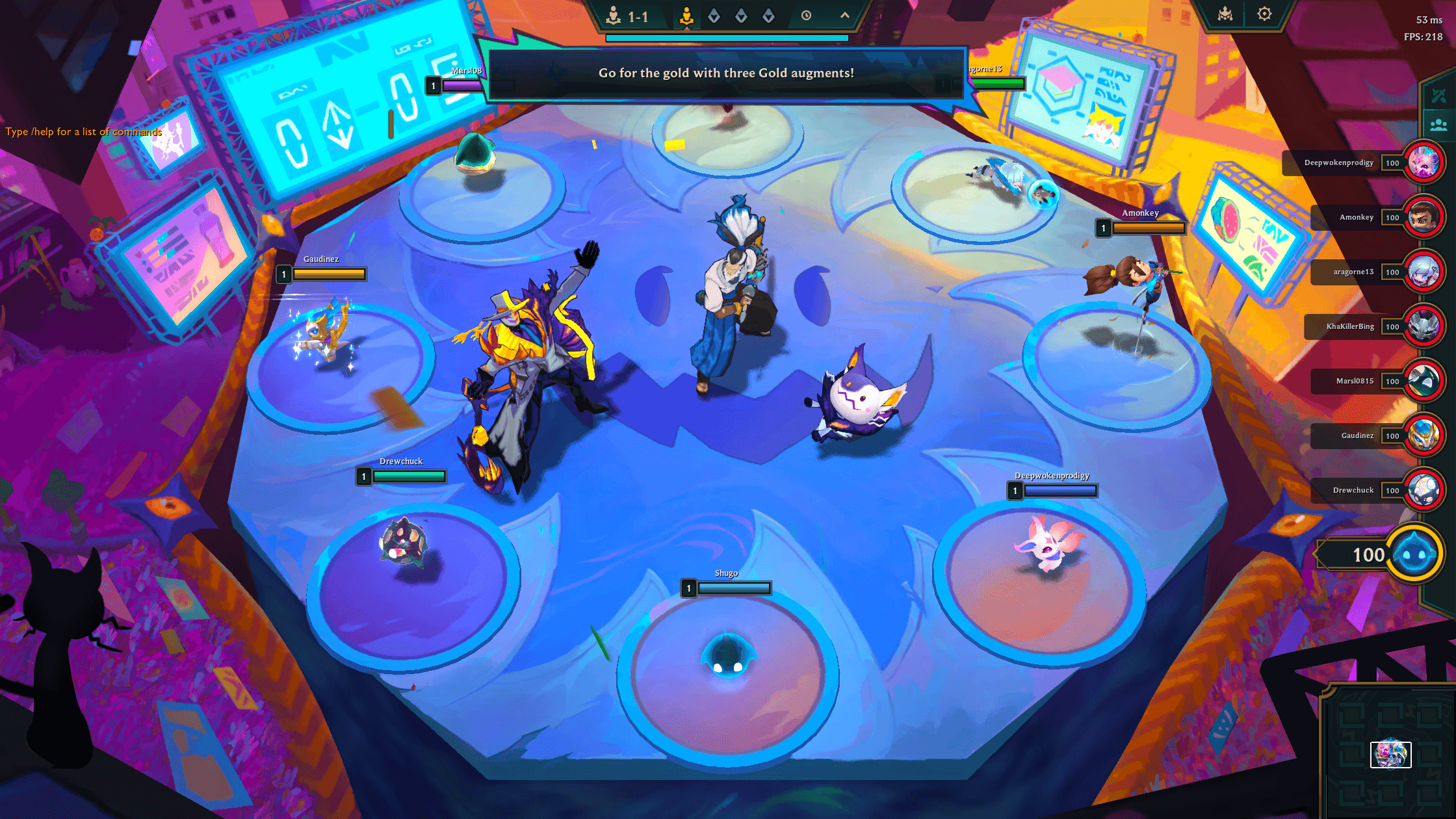Click the surrender/crown icon in top right
The height and width of the screenshot is (819, 1456).
pos(1225,13)
